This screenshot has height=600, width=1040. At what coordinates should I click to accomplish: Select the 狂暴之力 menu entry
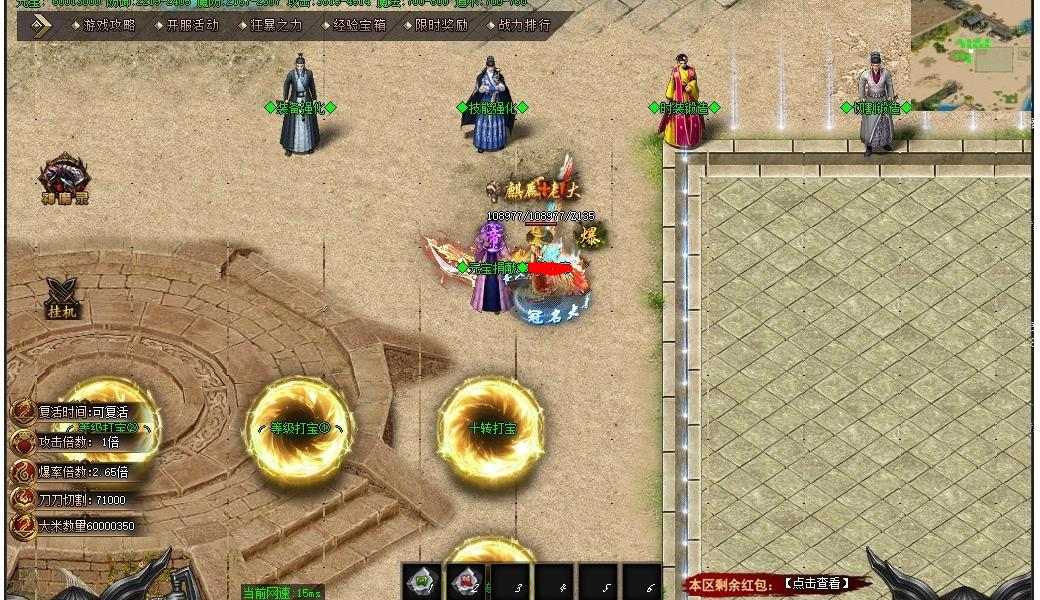[x=274, y=26]
